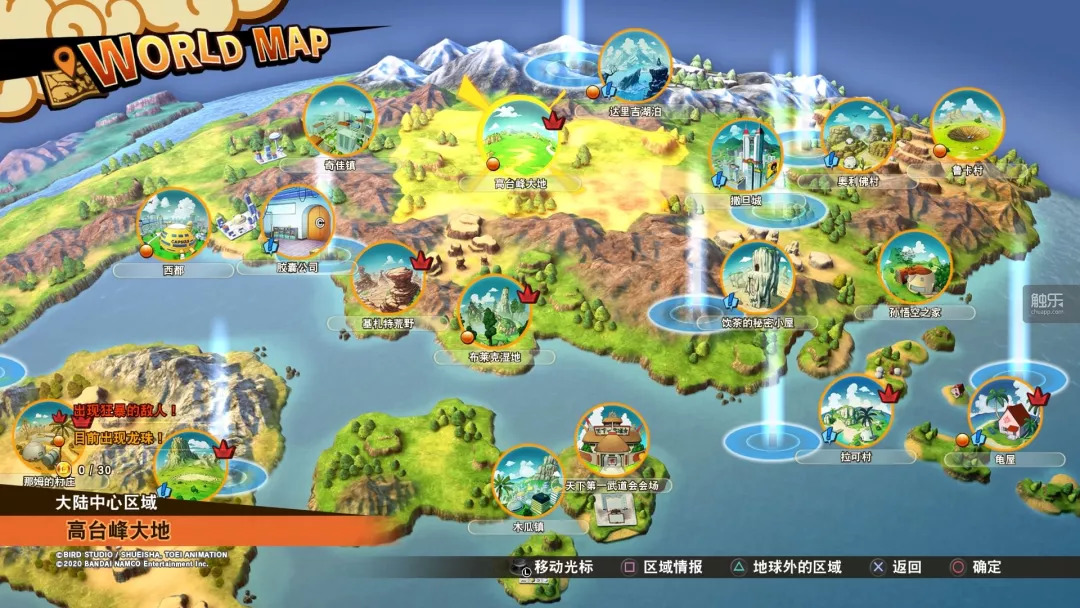Select 撒旦城 on the world map
This screenshot has height=608, width=1080.
(x=745, y=155)
